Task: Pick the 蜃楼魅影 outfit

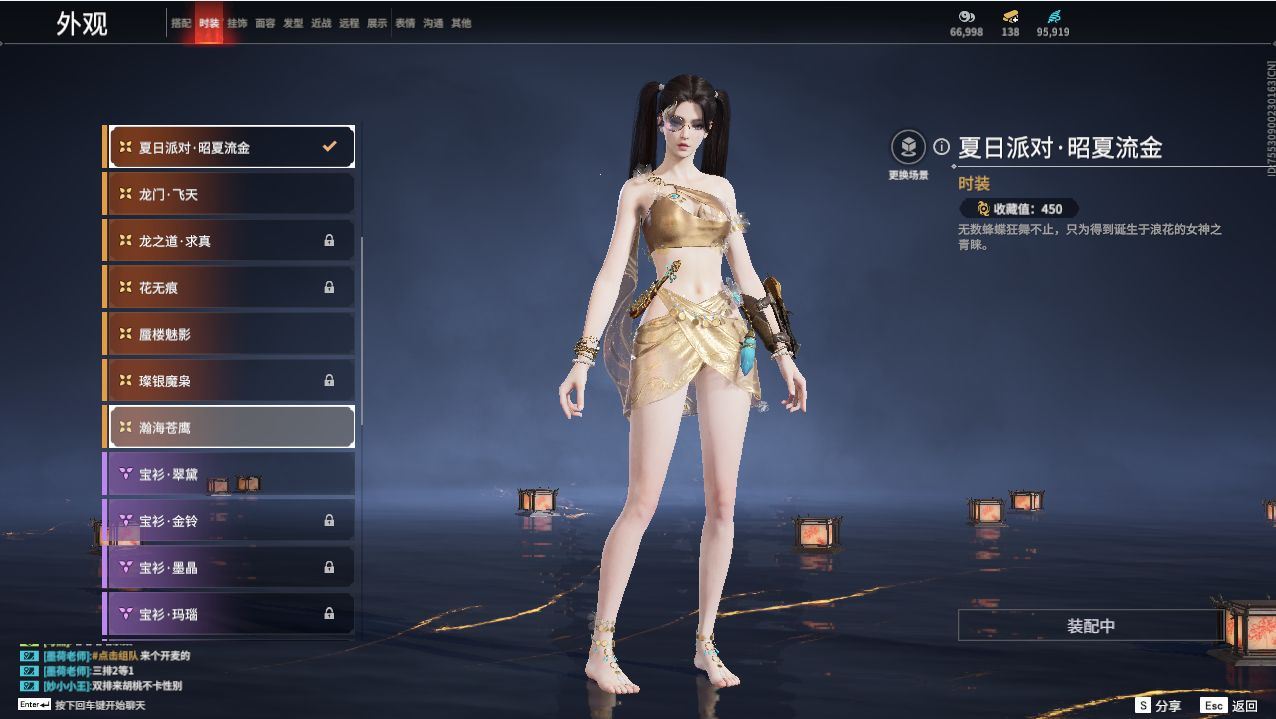Action: pyautogui.click(x=230, y=334)
